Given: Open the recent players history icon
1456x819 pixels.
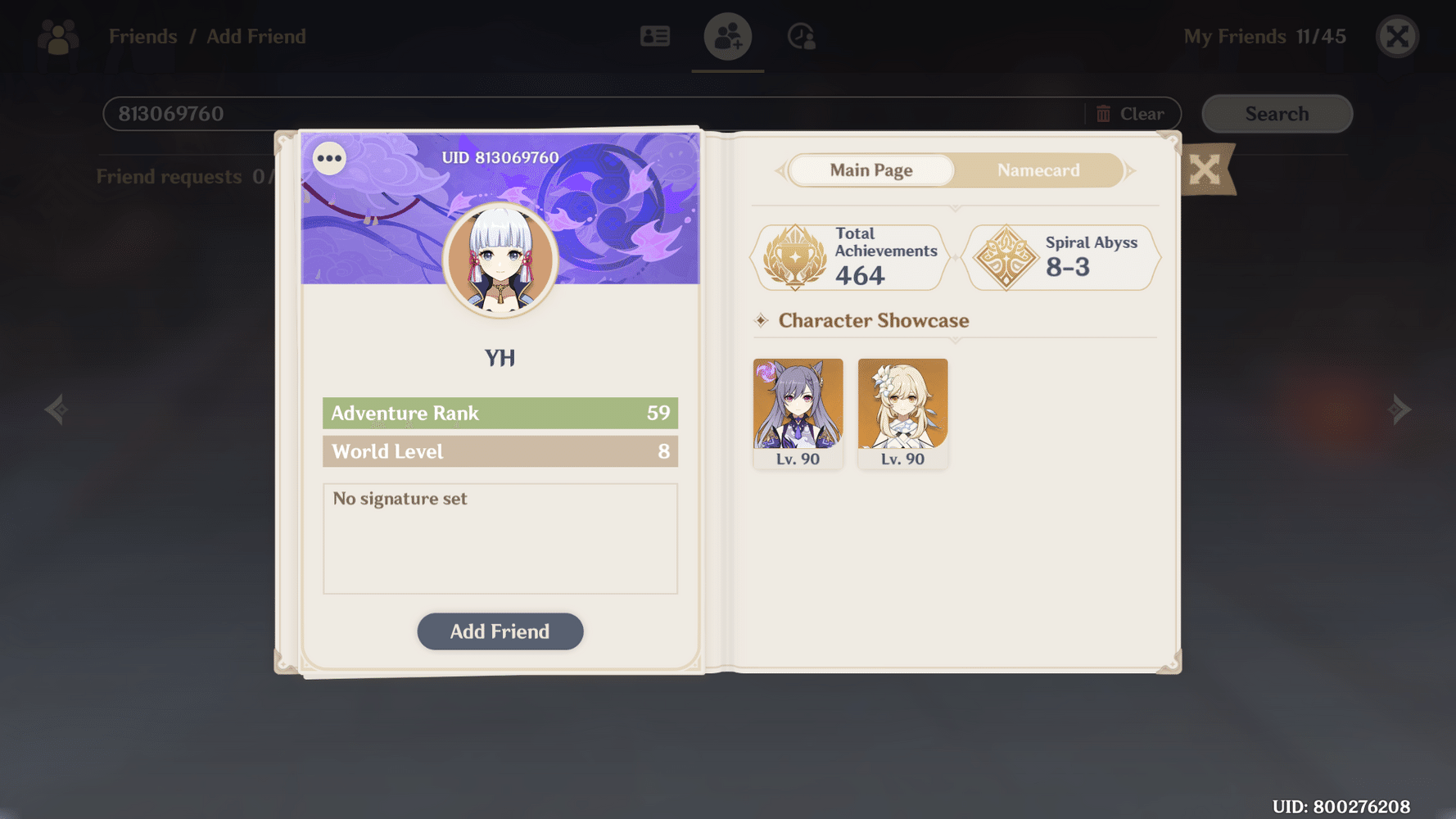Looking at the screenshot, I should coord(799,36).
